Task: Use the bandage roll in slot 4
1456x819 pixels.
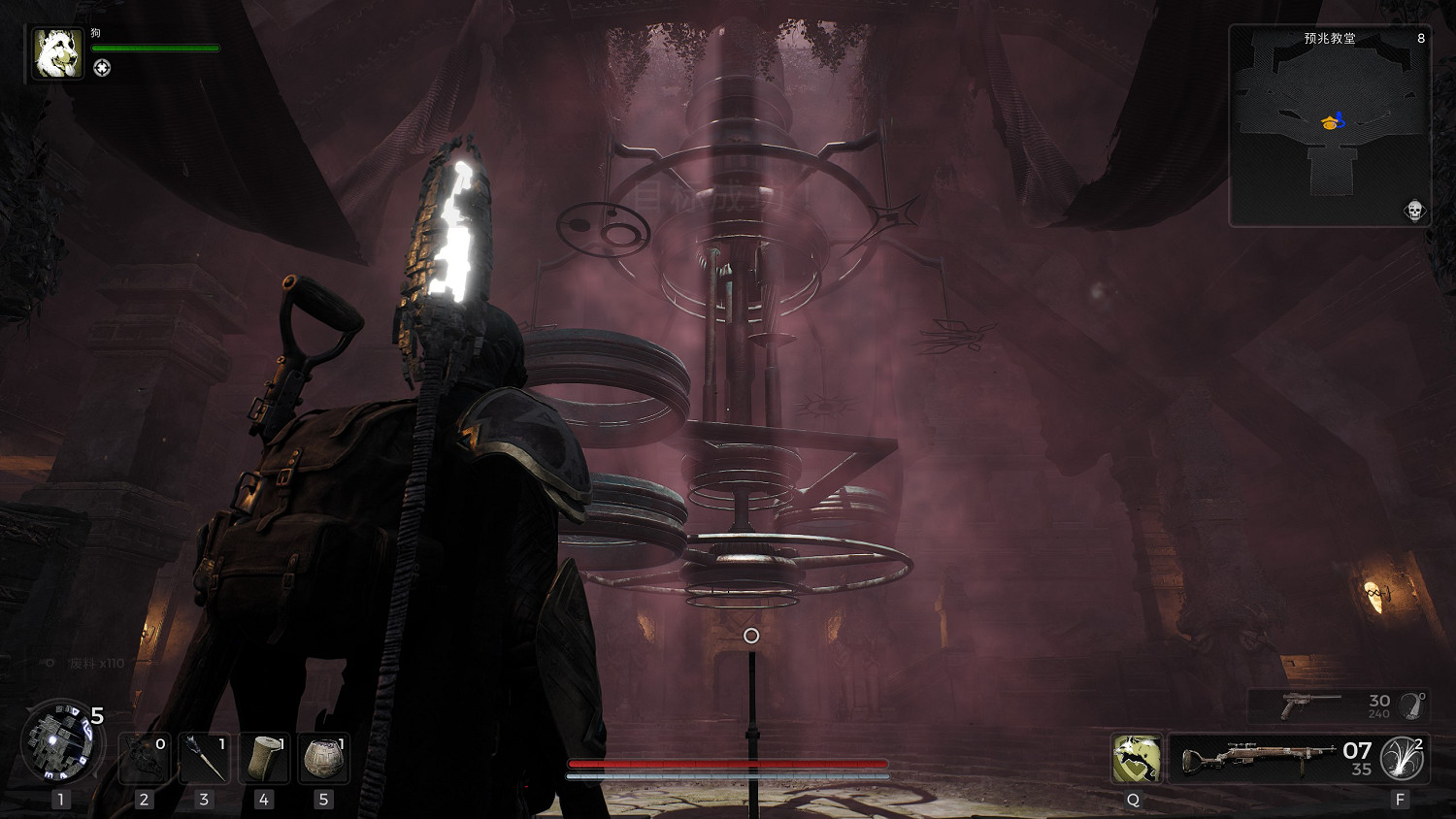Action: click(264, 758)
